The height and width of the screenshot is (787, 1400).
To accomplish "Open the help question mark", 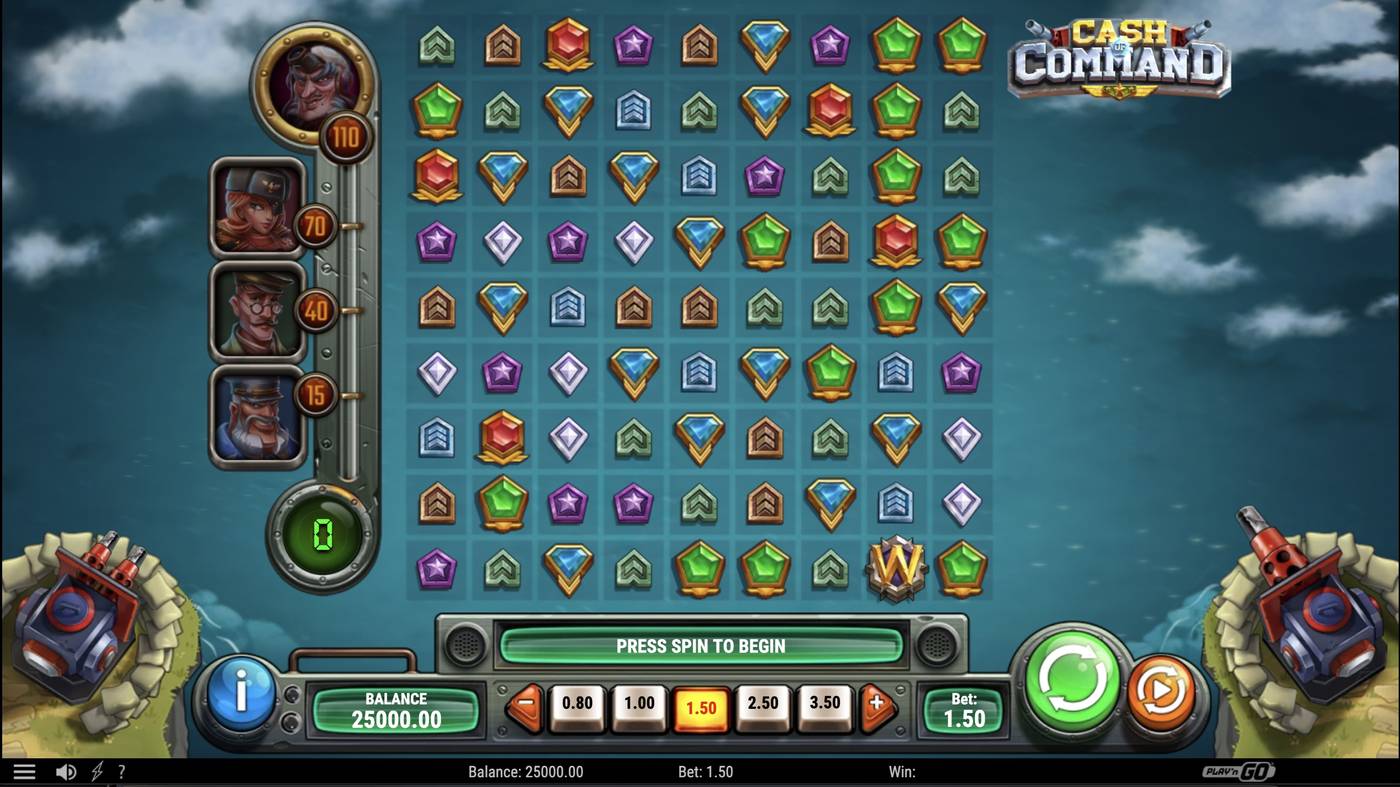I will [122, 771].
